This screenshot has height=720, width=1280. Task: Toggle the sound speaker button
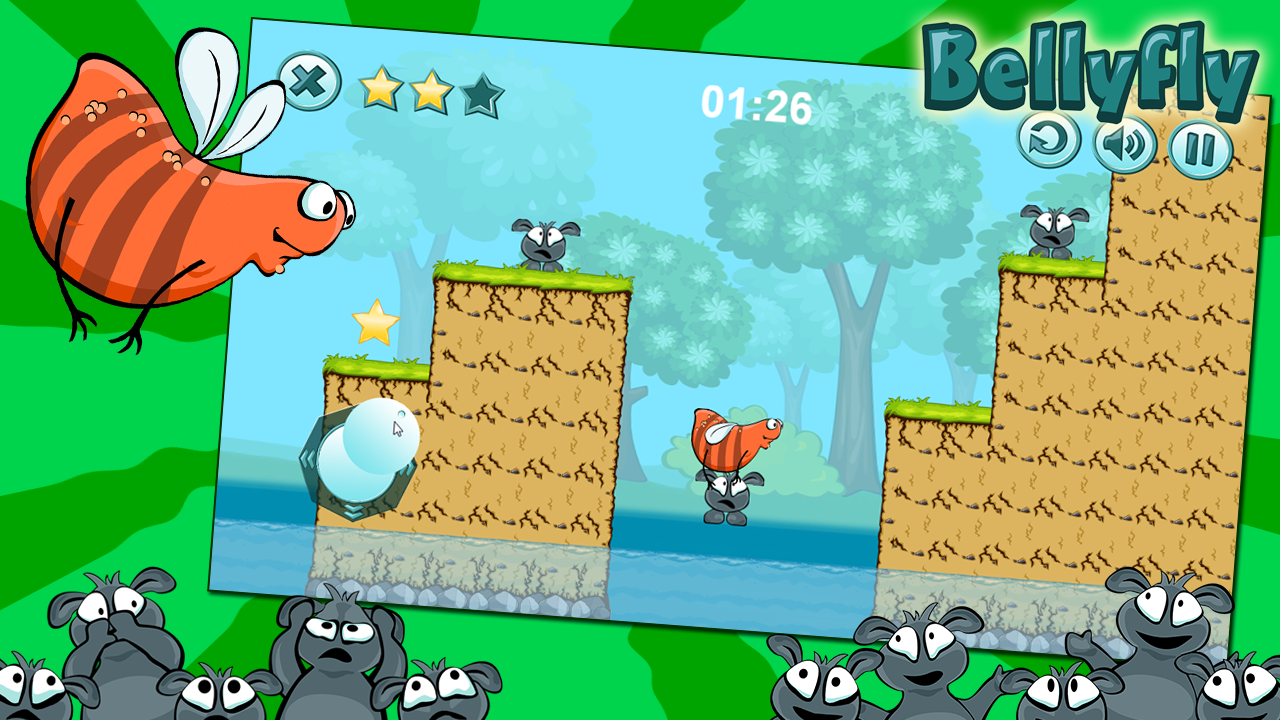point(1124,145)
